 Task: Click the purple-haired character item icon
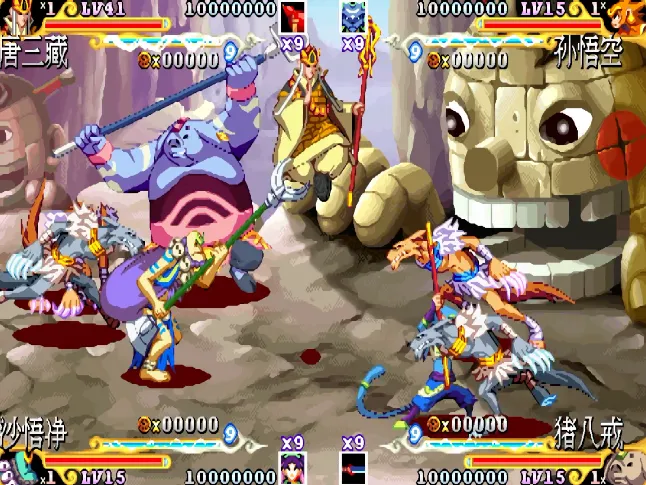point(292,468)
